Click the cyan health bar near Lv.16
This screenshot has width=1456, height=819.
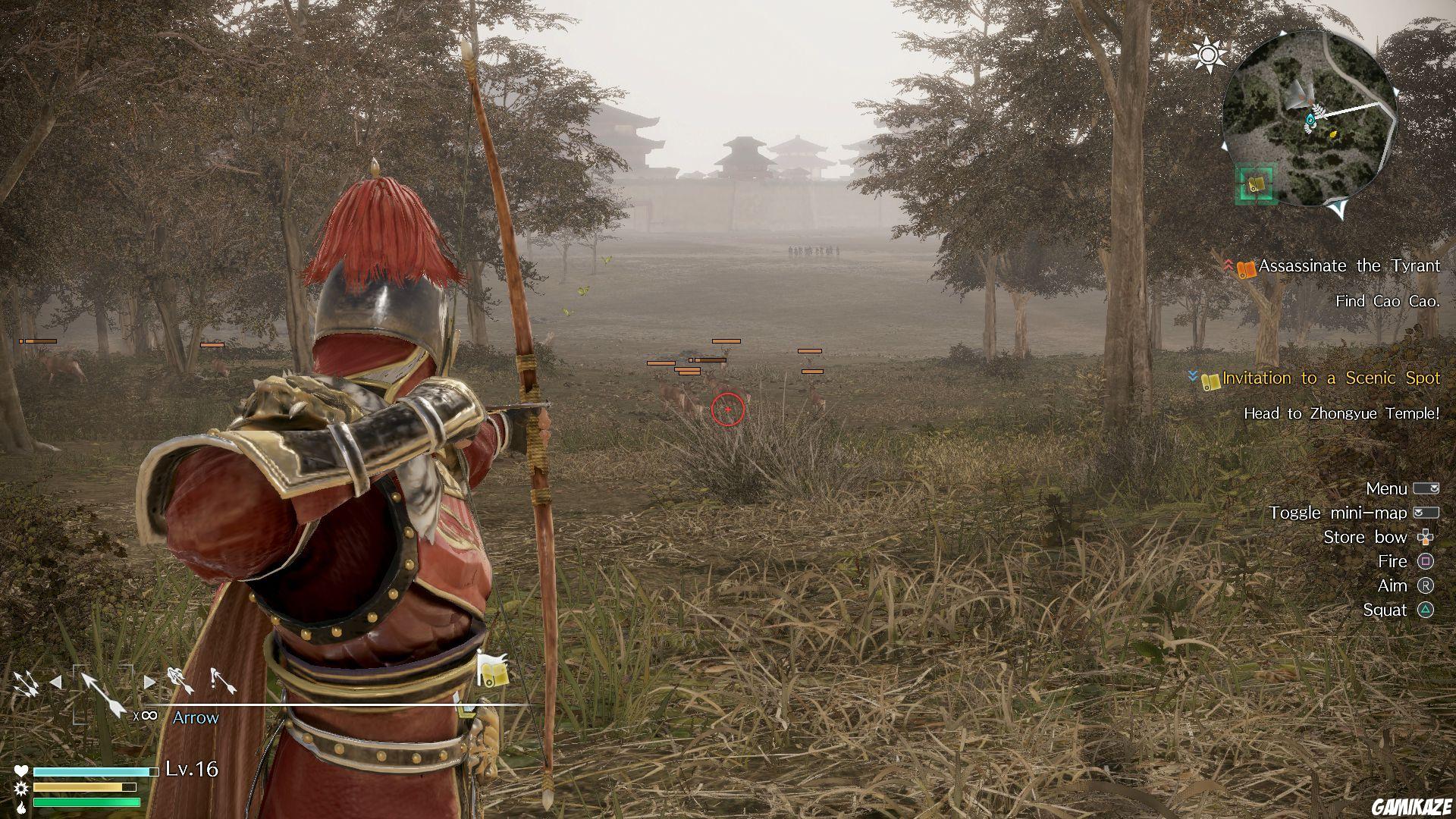click(87, 773)
